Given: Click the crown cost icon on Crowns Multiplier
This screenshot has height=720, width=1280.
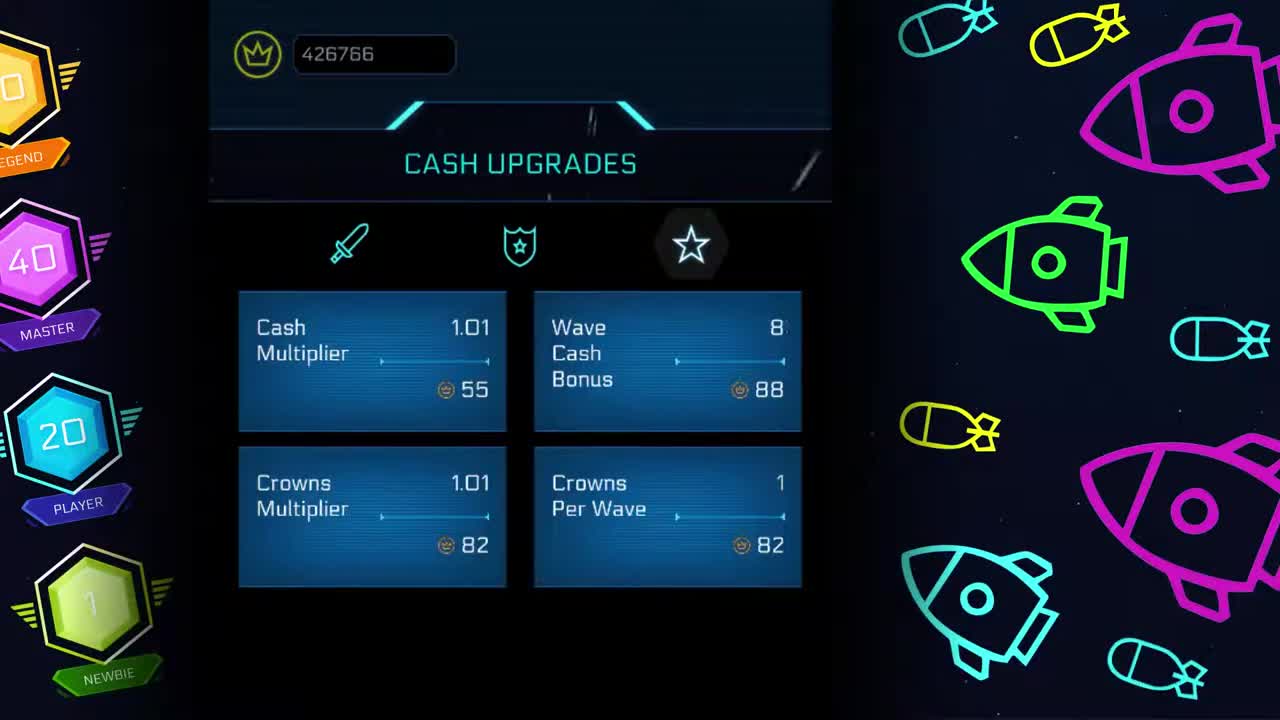Looking at the screenshot, I should [444, 545].
